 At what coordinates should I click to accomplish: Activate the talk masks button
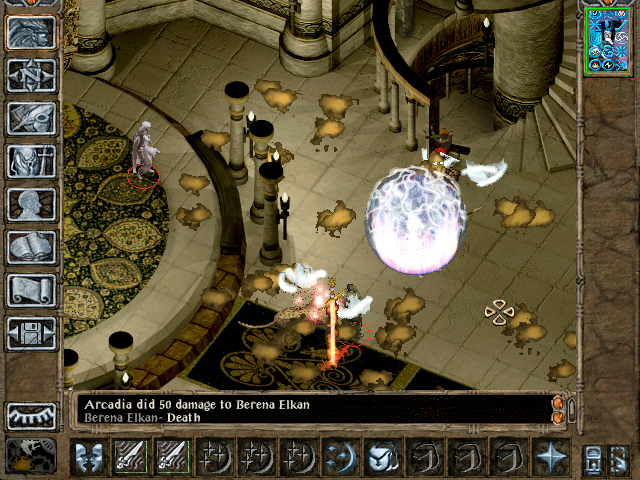point(90,456)
